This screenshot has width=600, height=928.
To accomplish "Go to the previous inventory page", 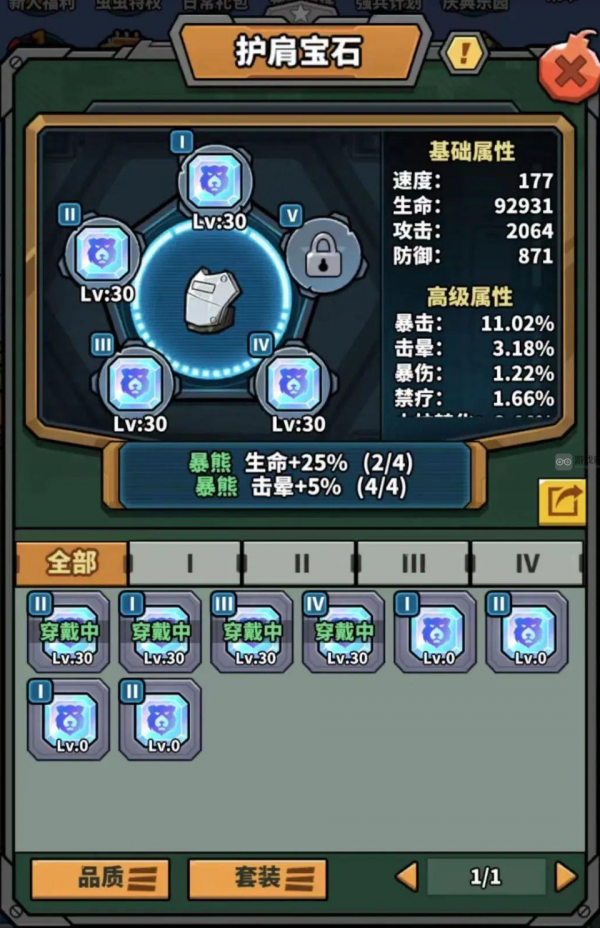I will [x=406, y=877].
